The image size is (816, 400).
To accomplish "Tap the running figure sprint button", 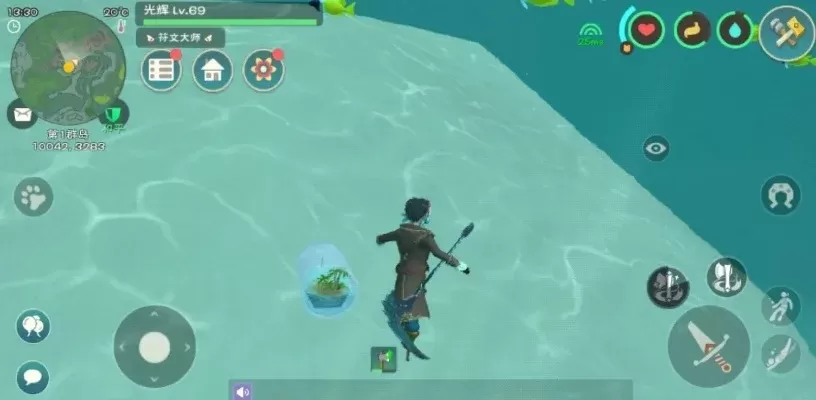I will (x=780, y=305).
